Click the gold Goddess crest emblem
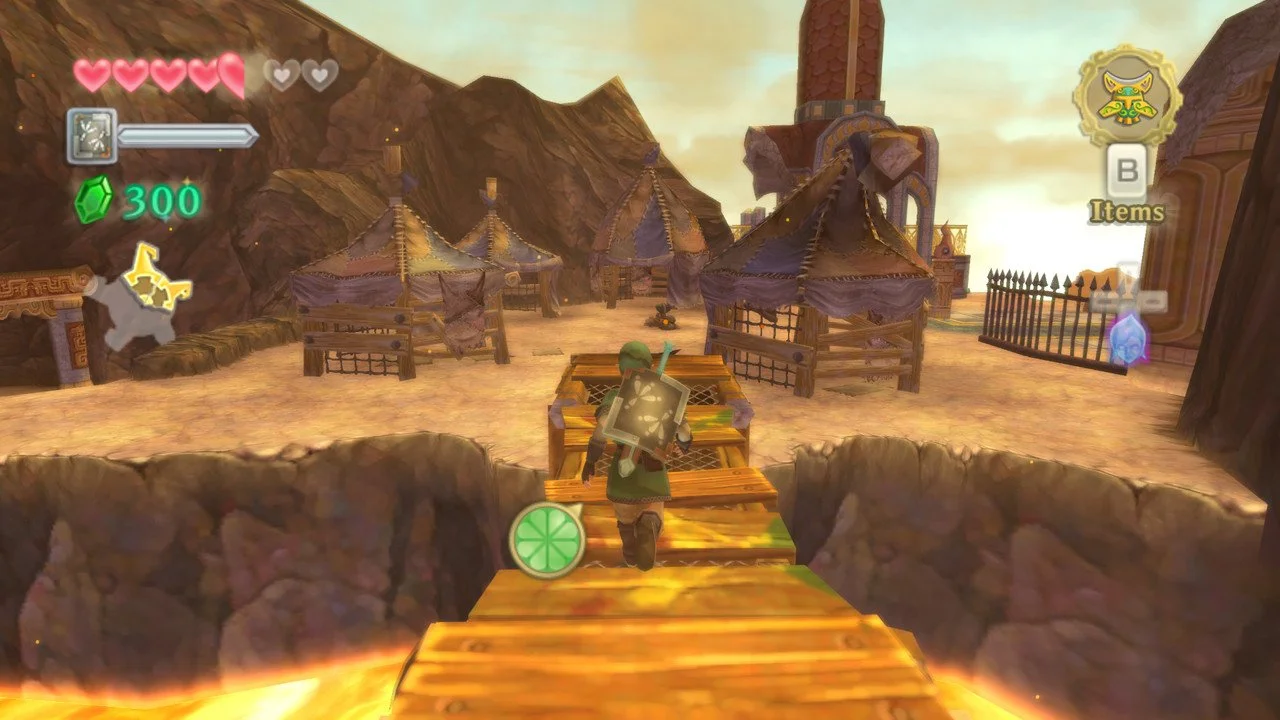The height and width of the screenshot is (720, 1280). (1126, 96)
